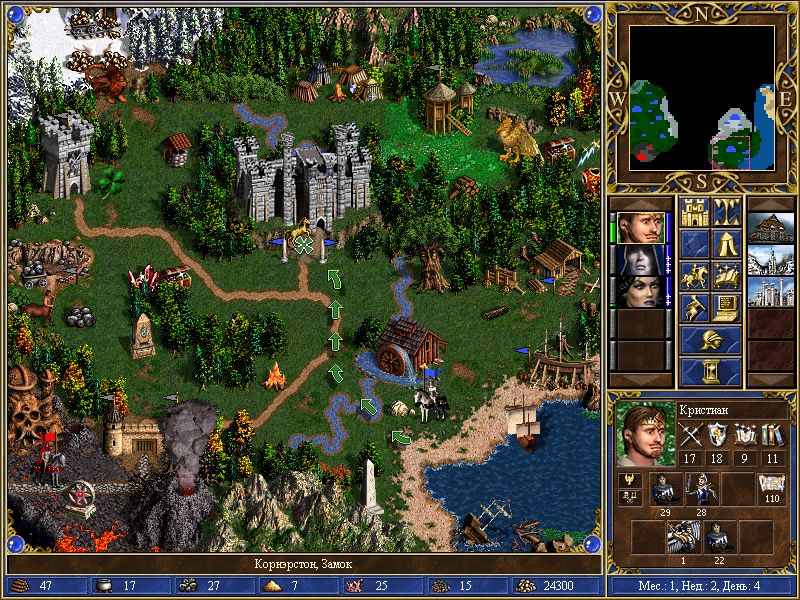The image size is (800, 600).
Task: Select next hero with helmet button
Action: [x=710, y=340]
